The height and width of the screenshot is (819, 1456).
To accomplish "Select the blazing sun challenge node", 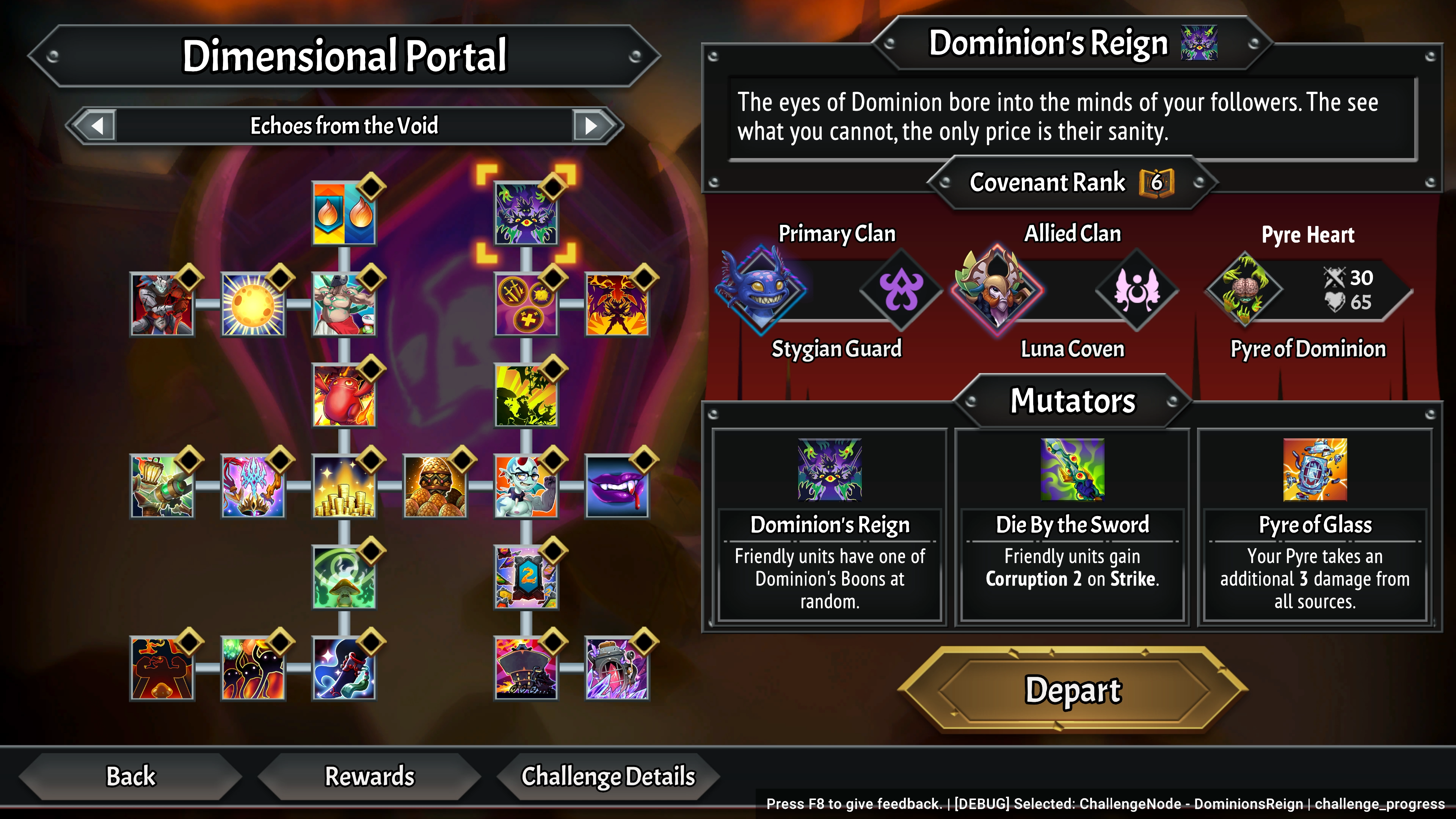I will (x=253, y=304).
